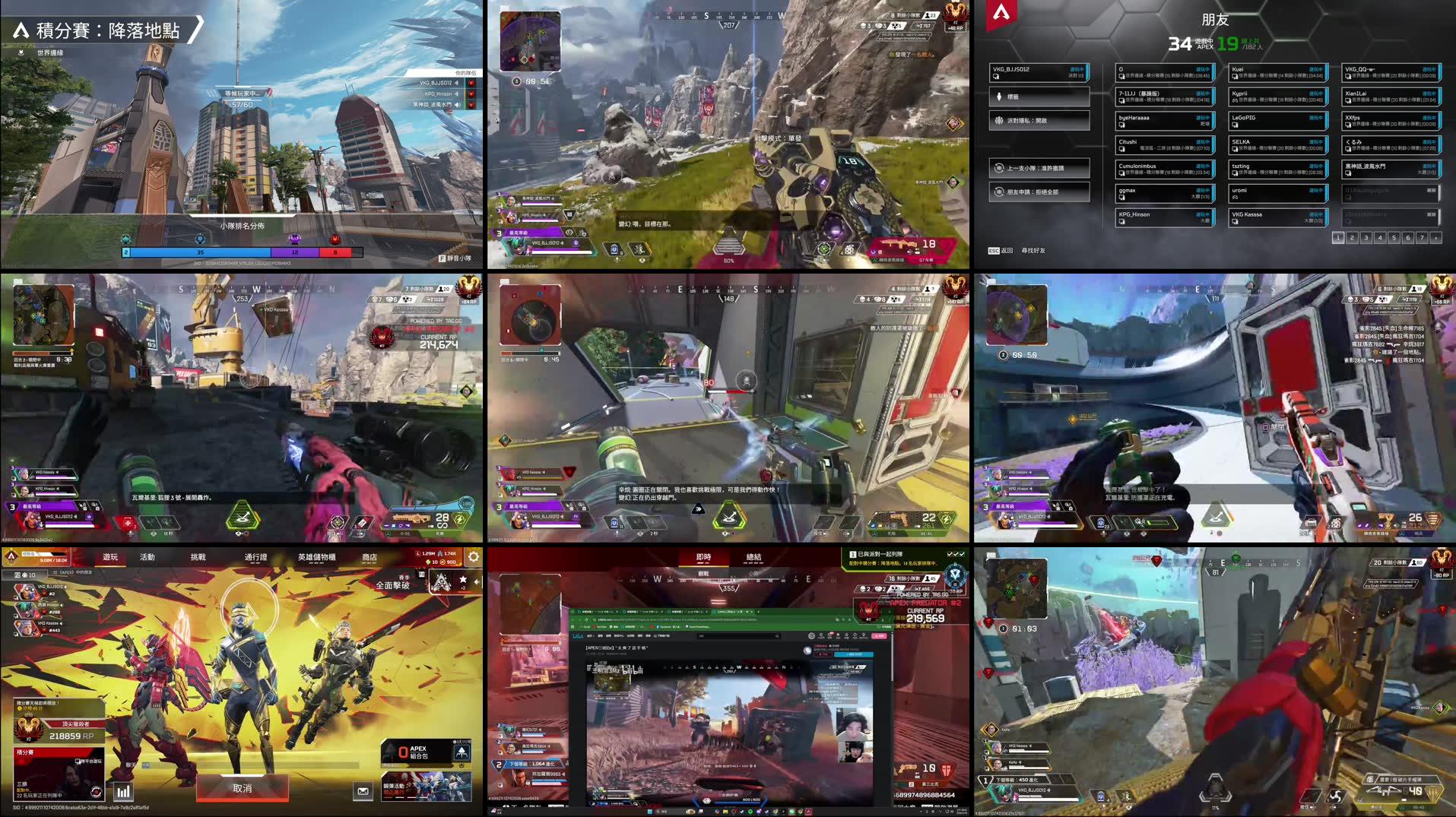The image size is (1456, 817).
Task: Toggle 上一支小隊：准許邀請 setting
Action: 1039,167
